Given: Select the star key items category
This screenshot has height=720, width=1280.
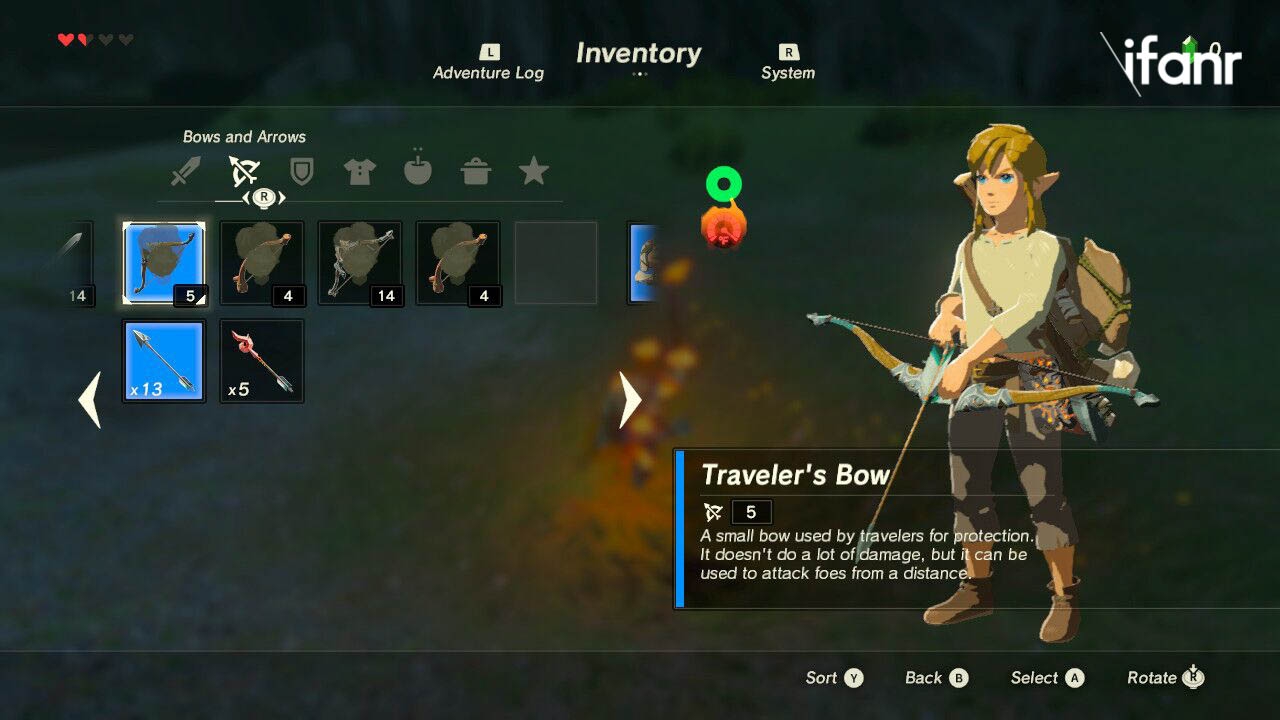Looking at the screenshot, I should [x=534, y=171].
